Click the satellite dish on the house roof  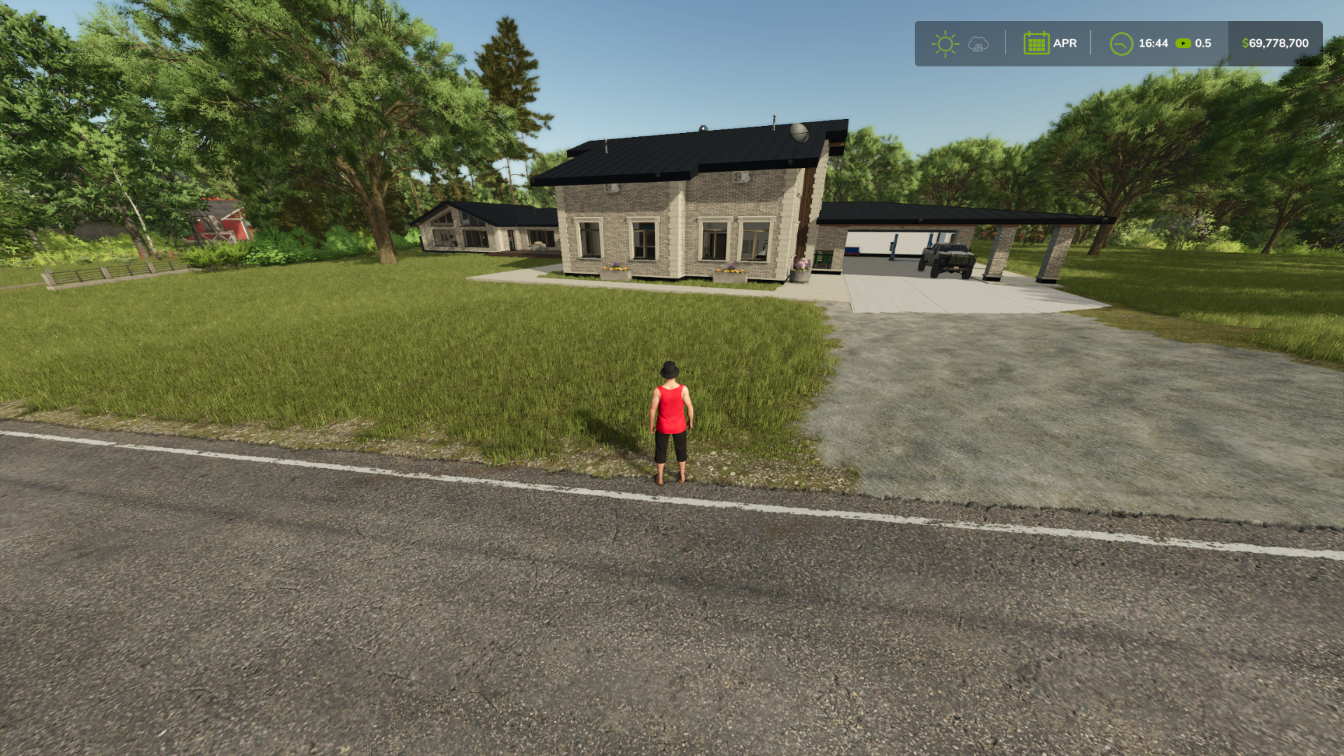(799, 133)
